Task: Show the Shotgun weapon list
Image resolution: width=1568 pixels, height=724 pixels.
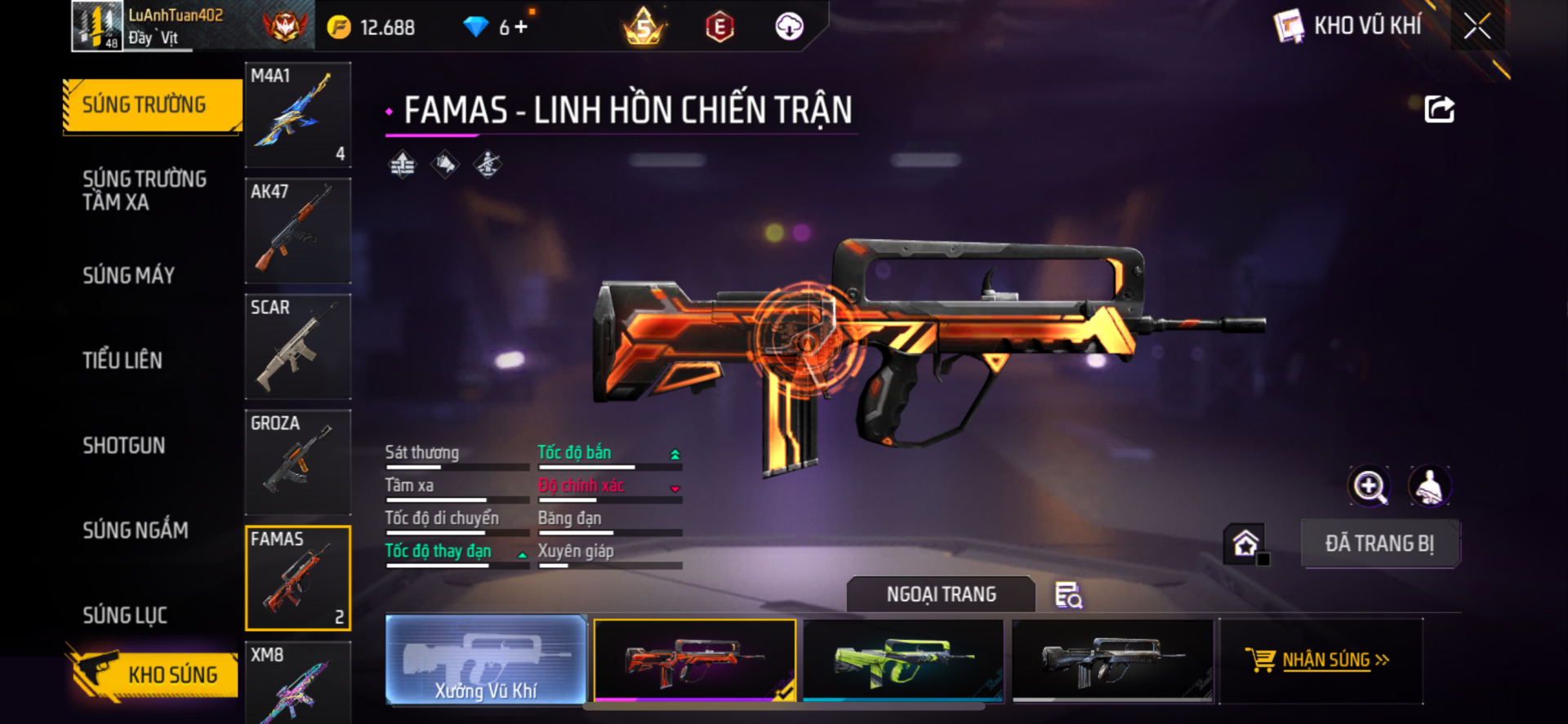Action: 123,446
